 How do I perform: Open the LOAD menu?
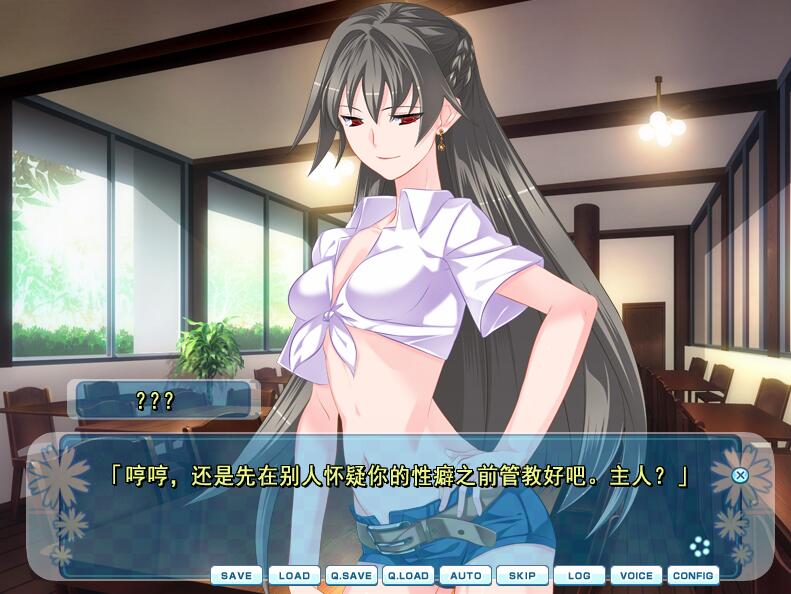[294, 575]
